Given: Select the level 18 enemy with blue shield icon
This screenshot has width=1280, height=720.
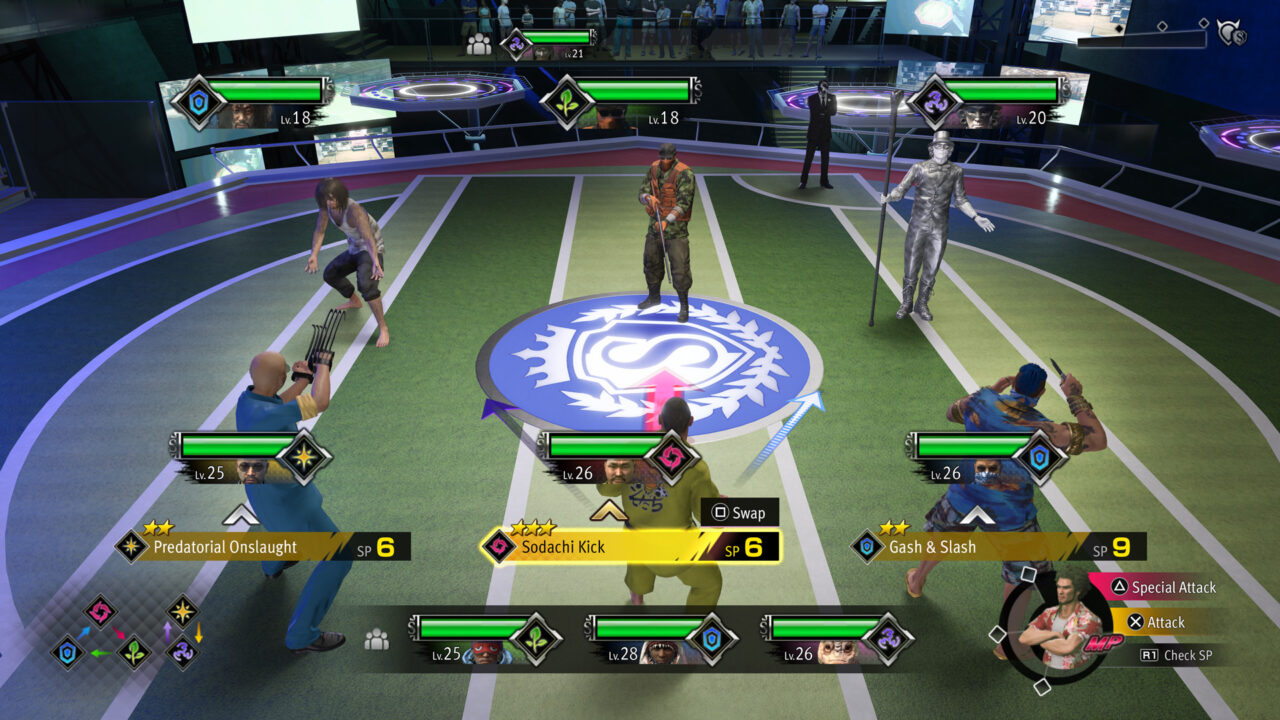Looking at the screenshot, I should click(x=252, y=102).
